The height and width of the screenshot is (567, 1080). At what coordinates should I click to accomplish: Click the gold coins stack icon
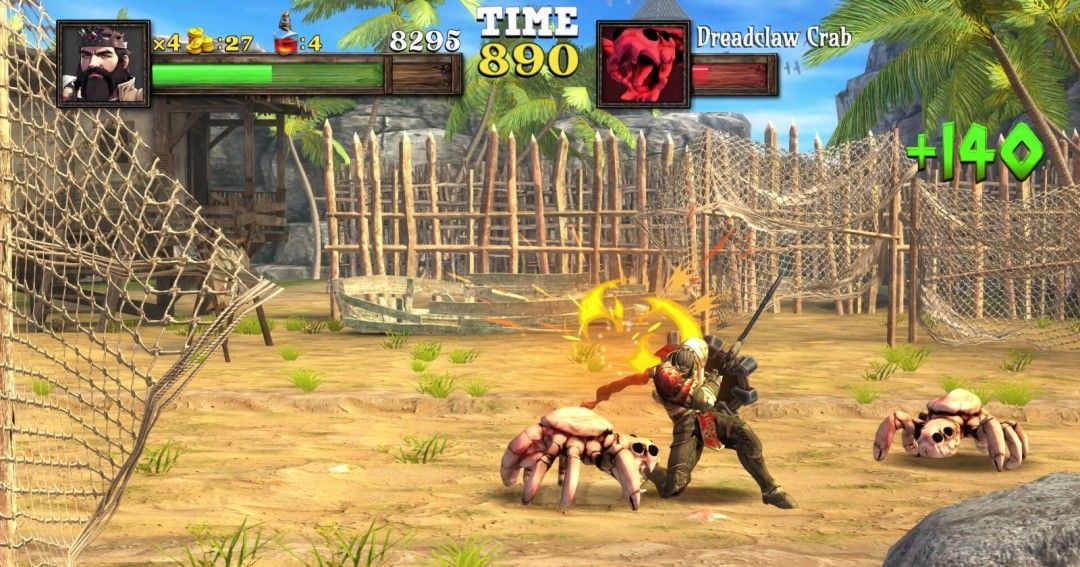pyautogui.click(x=200, y=42)
